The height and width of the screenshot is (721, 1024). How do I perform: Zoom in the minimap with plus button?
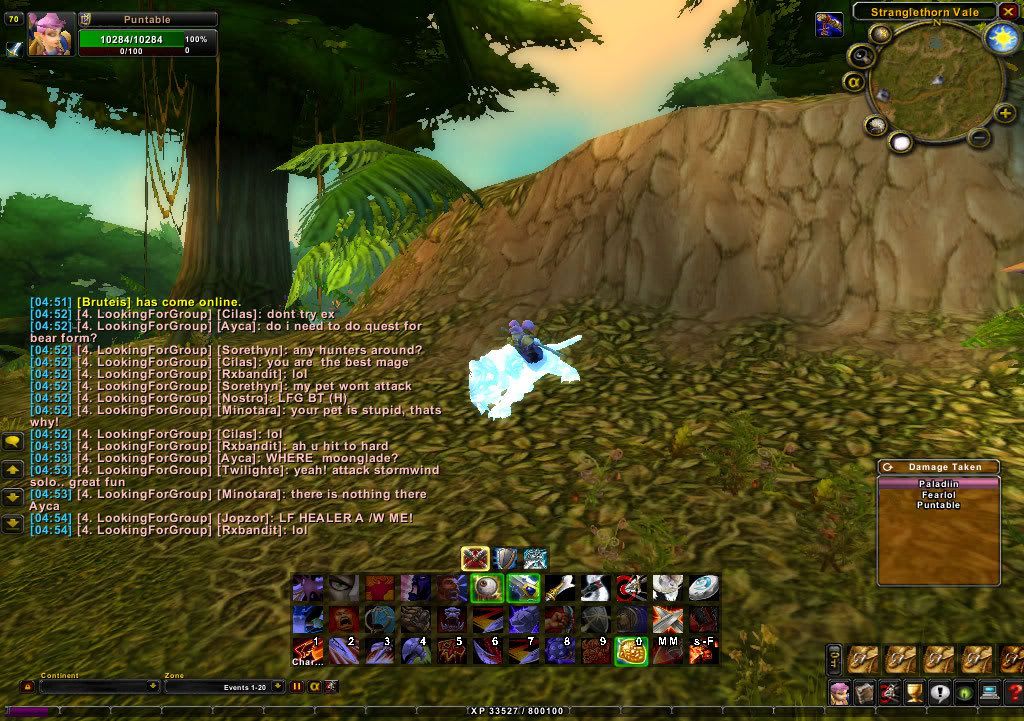click(x=1005, y=114)
